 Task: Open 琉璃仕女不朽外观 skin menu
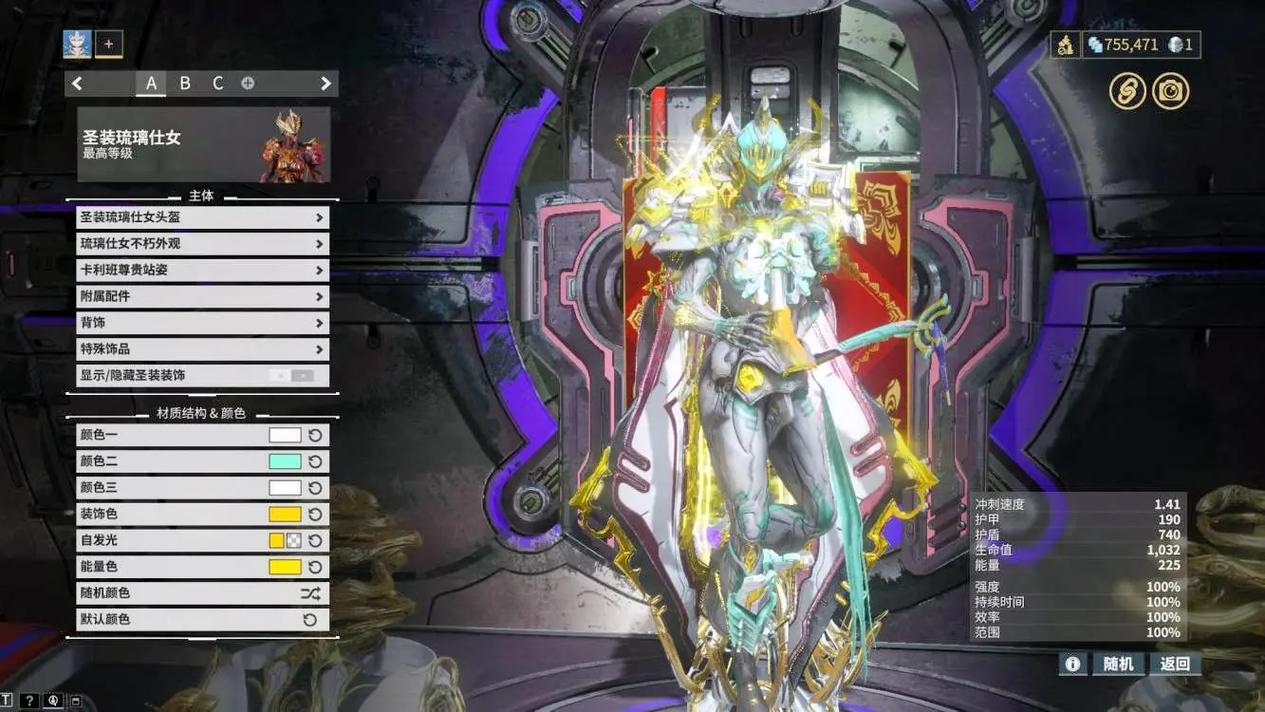(x=202, y=244)
